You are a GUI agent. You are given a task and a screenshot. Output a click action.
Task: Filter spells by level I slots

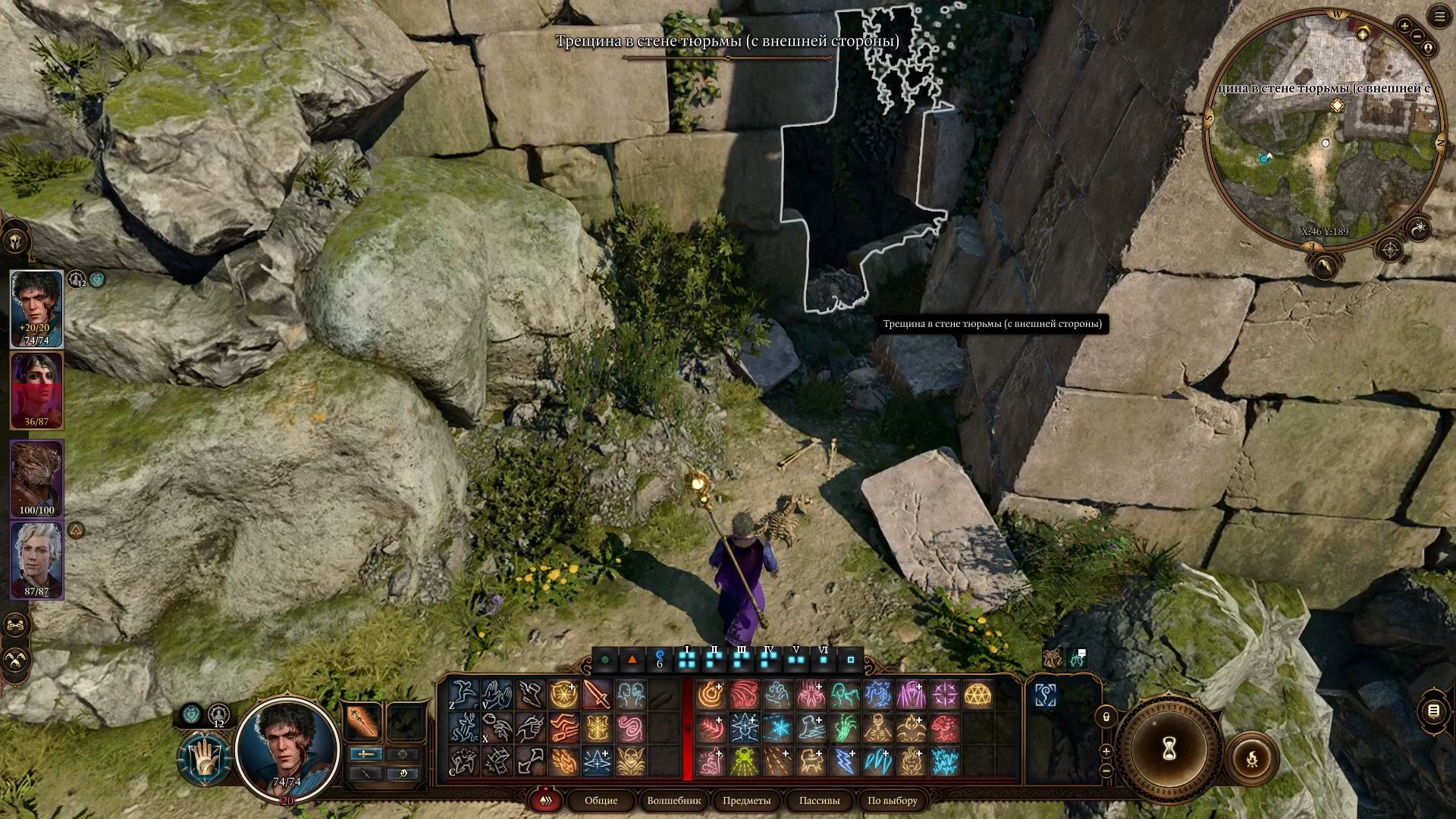point(687,660)
